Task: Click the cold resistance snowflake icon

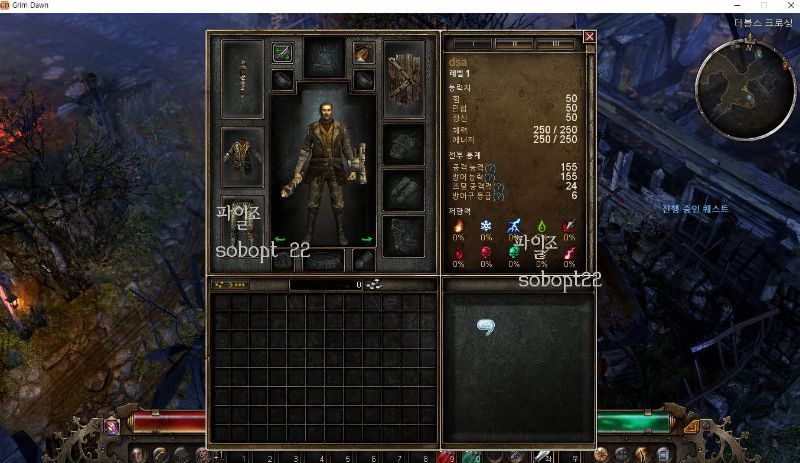Action: pyautogui.click(x=486, y=226)
